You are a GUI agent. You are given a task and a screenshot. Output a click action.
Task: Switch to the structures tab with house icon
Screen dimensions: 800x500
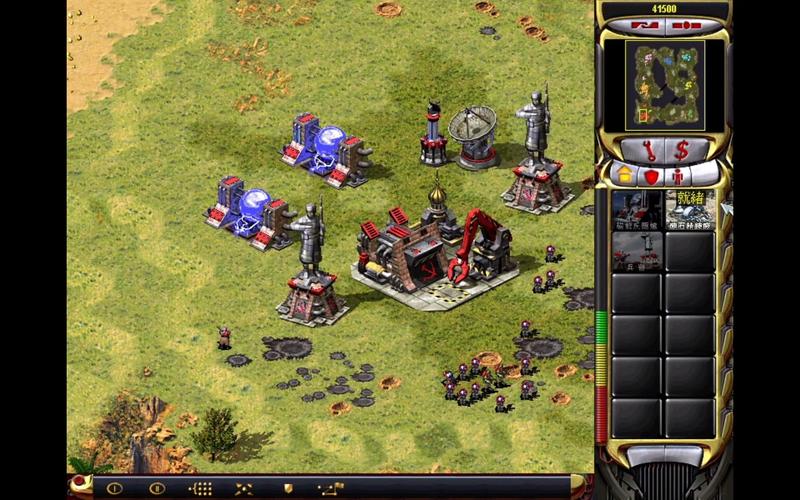pyautogui.click(x=625, y=175)
